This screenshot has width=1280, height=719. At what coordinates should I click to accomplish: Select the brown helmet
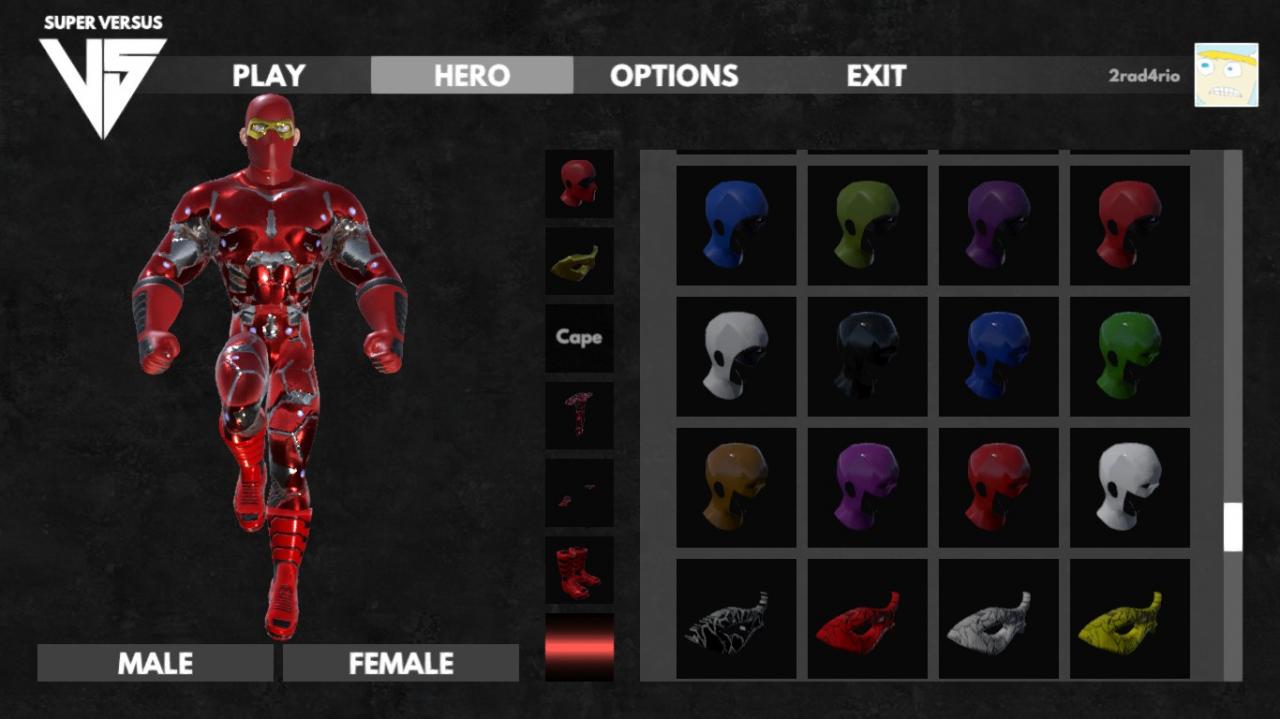(x=736, y=488)
